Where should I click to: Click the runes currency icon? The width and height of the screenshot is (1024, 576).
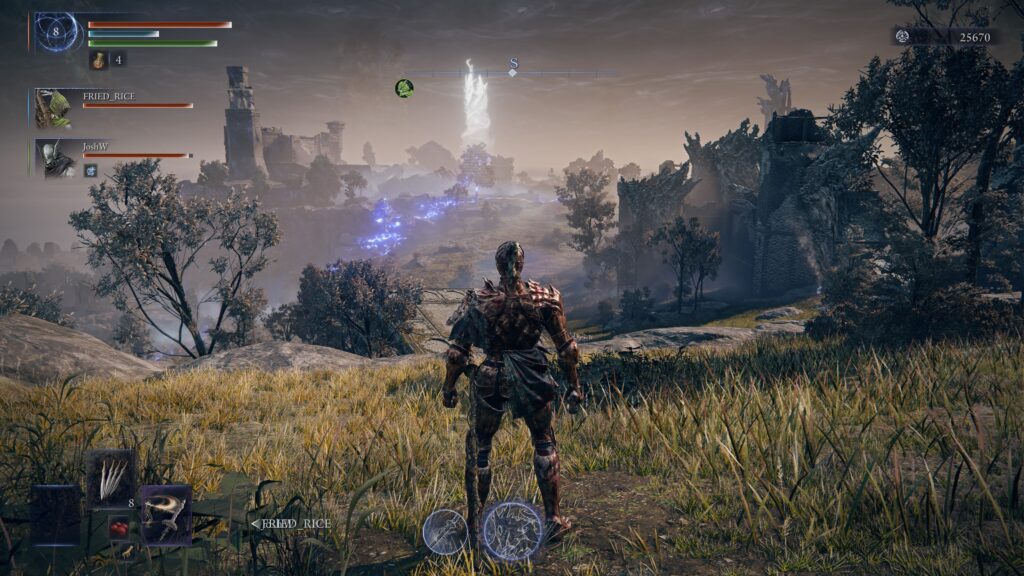pos(902,36)
